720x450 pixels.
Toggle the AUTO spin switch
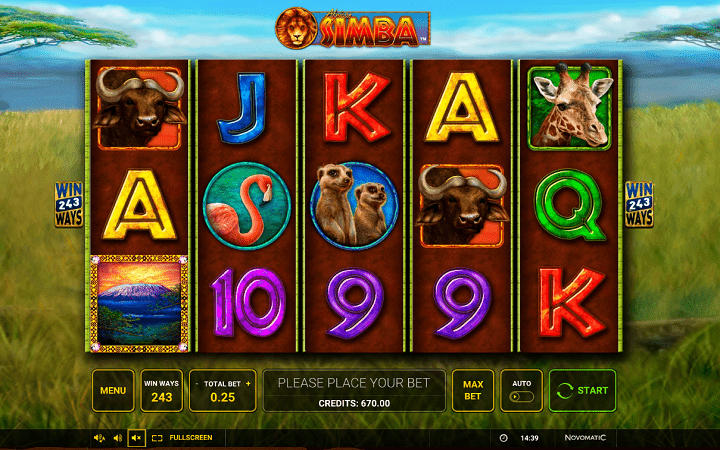[x=521, y=397]
